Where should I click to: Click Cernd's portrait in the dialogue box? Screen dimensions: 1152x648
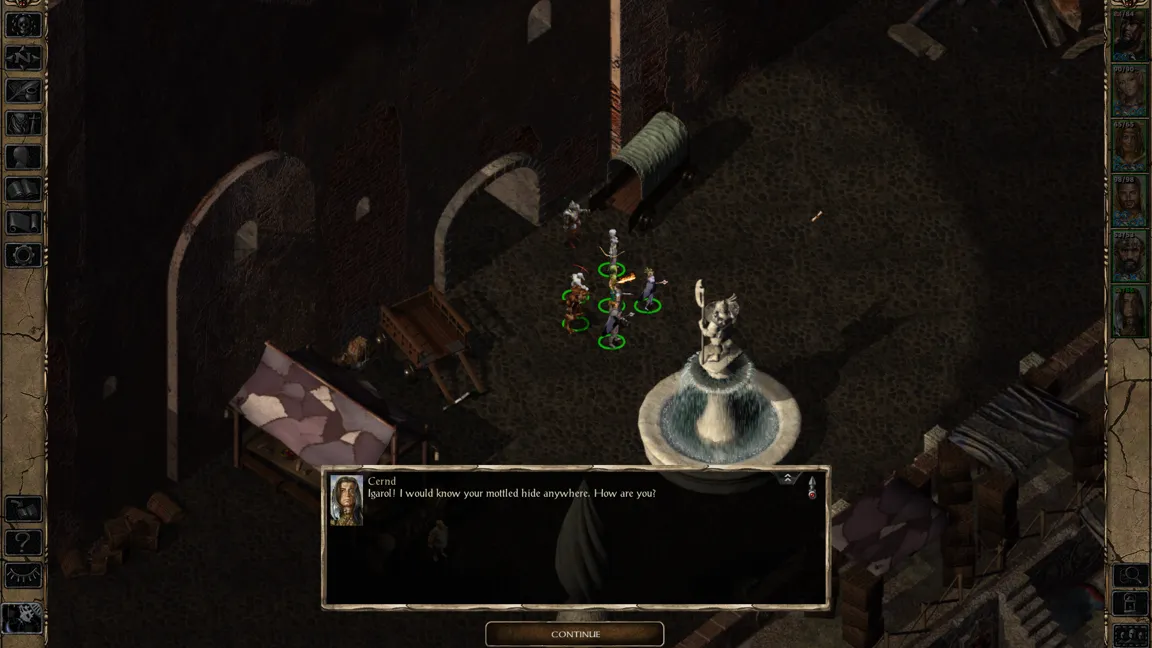(346, 500)
